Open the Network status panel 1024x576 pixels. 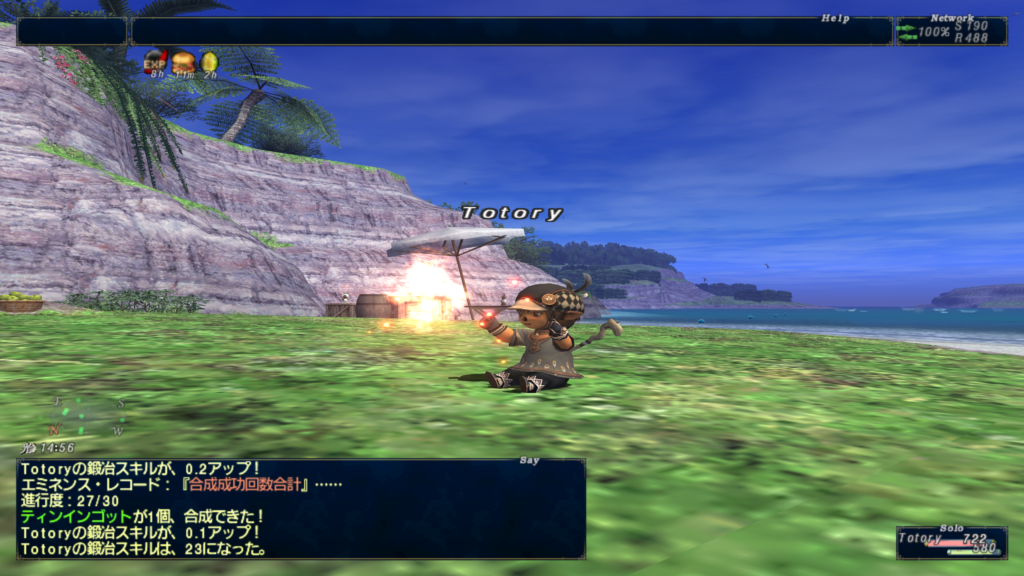pyautogui.click(x=950, y=31)
